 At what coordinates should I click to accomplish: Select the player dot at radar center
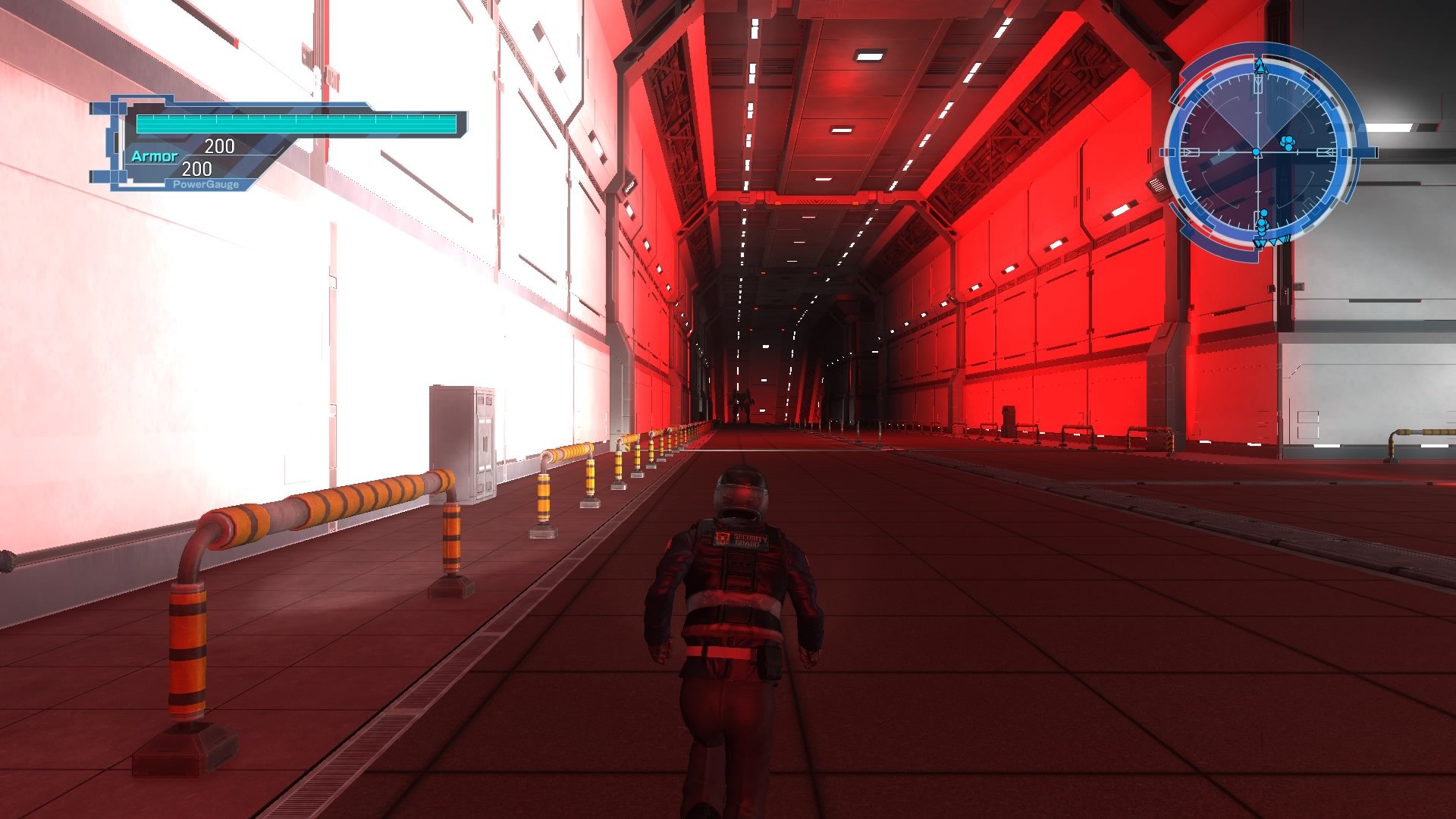(1257, 152)
